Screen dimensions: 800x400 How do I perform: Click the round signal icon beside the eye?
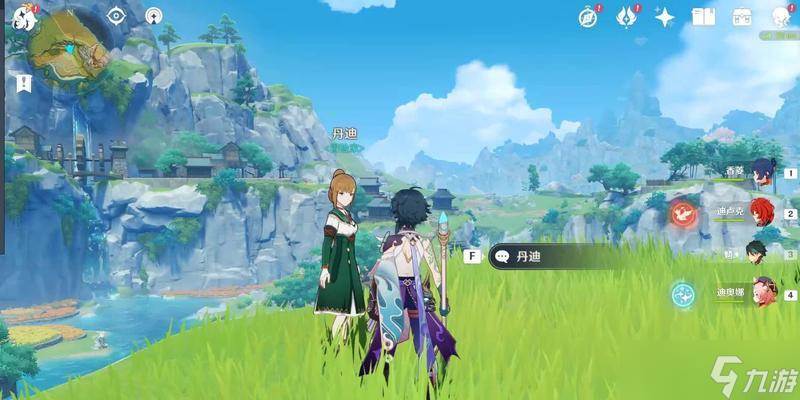pyautogui.click(x=153, y=15)
